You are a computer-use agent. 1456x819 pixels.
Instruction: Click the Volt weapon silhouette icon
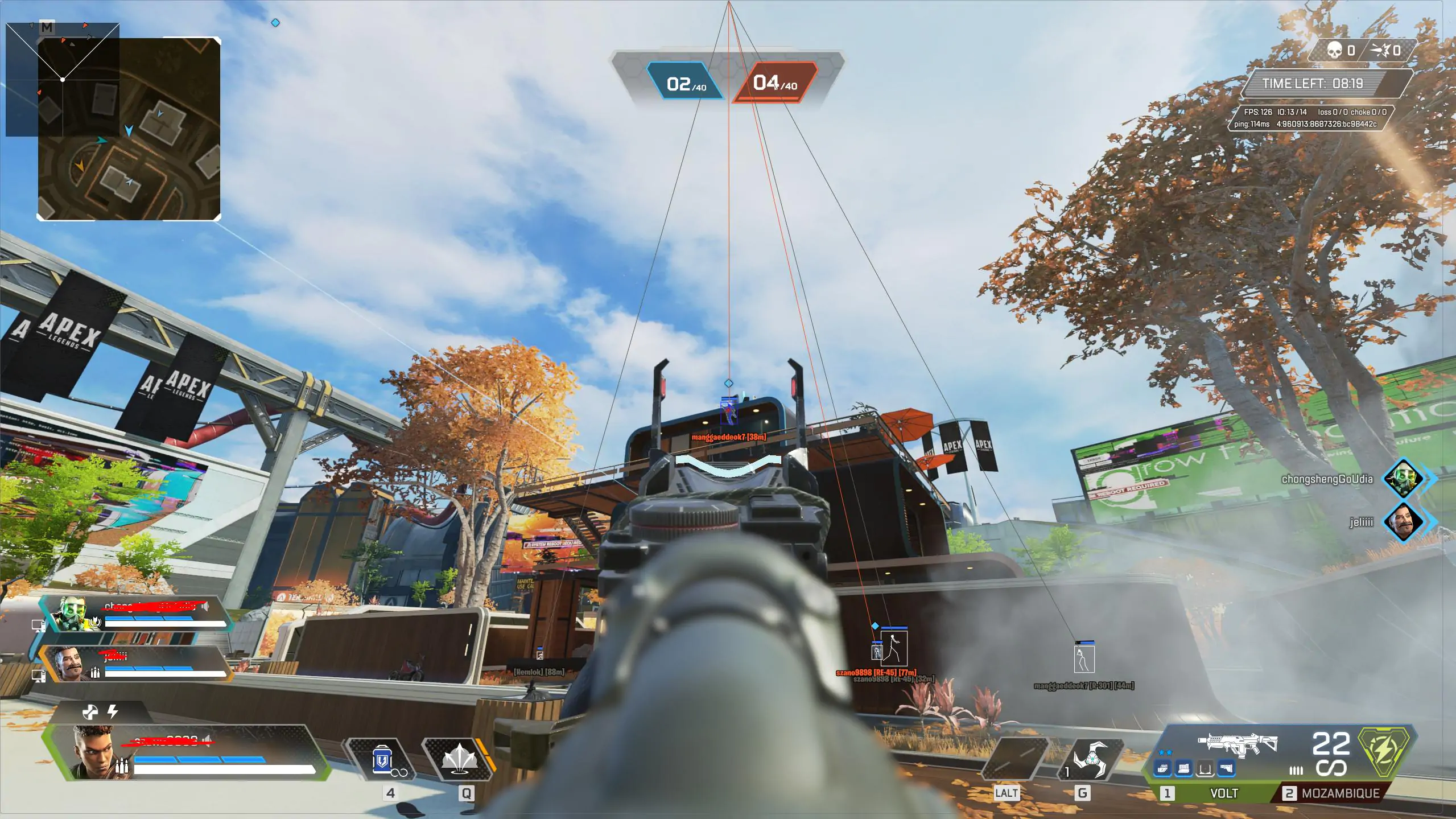(1238, 744)
